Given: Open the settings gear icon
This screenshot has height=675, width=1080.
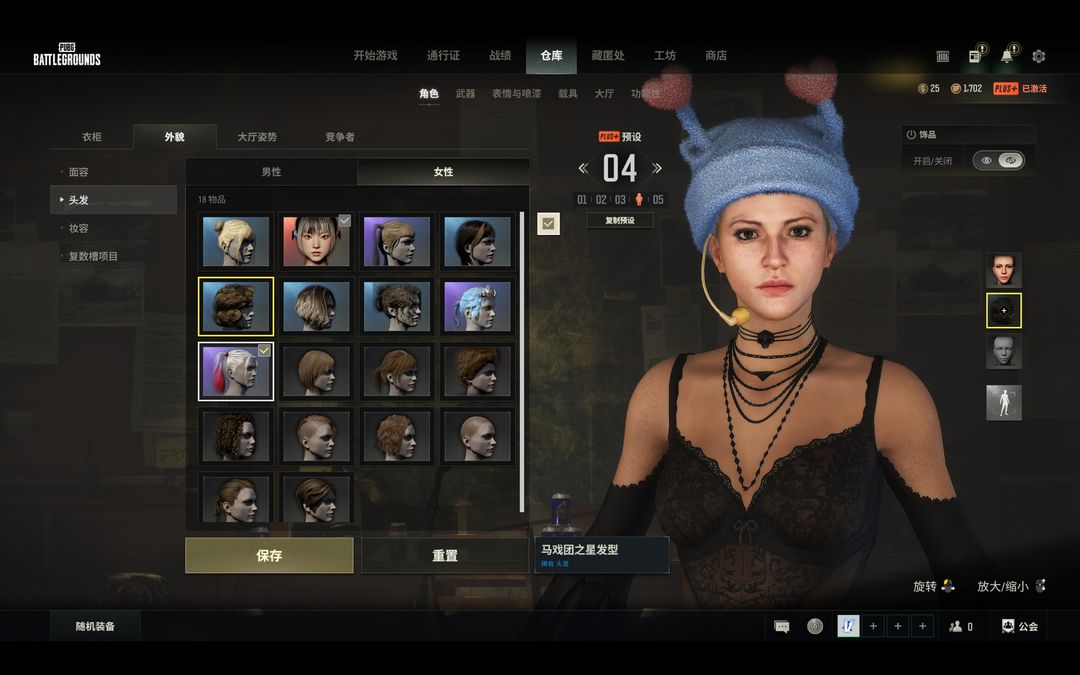Looking at the screenshot, I should (x=1039, y=57).
